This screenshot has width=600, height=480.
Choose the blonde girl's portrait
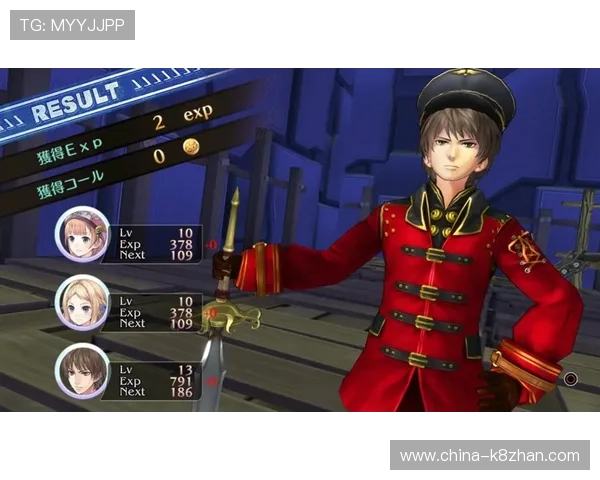click(x=82, y=302)
